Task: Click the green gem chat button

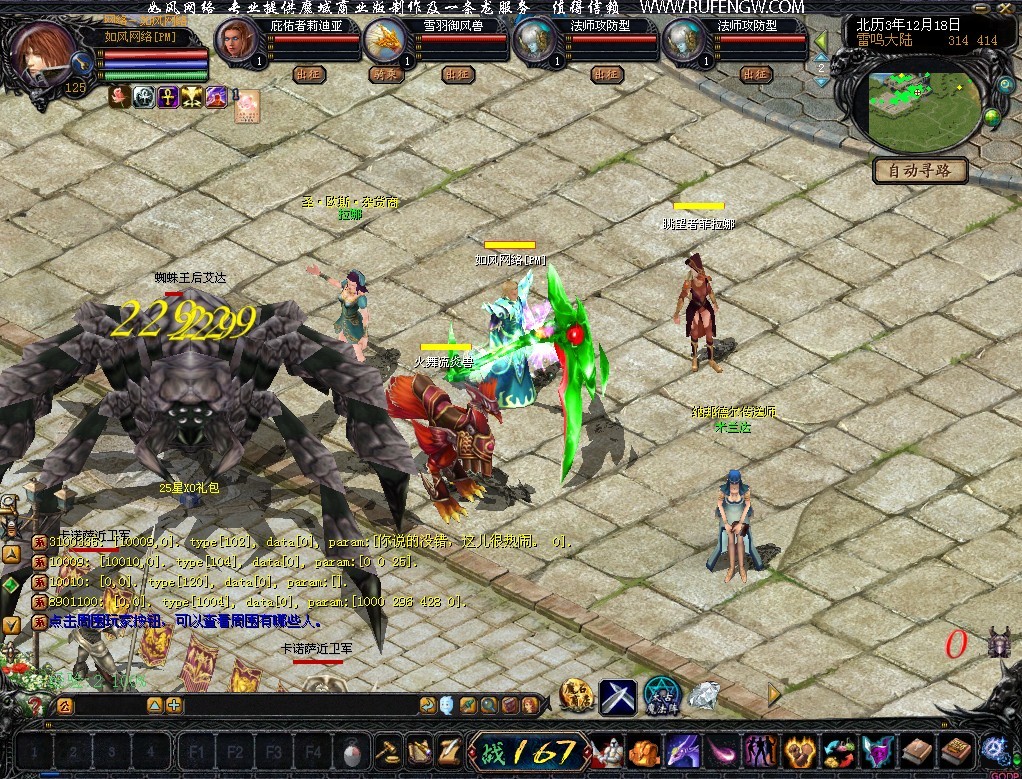Action: (11, 584)
